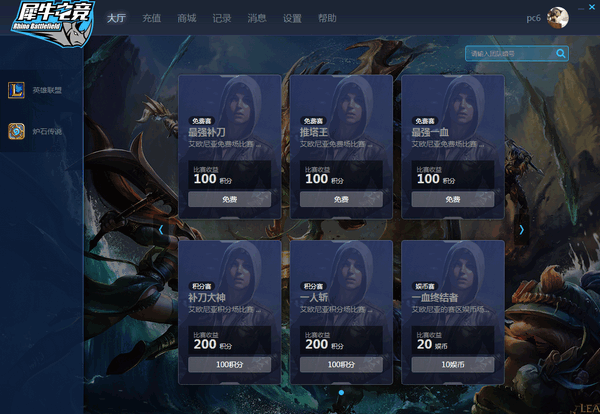Show the 记录 records tab
Viewport: 600px width, 414px height.
222,18
